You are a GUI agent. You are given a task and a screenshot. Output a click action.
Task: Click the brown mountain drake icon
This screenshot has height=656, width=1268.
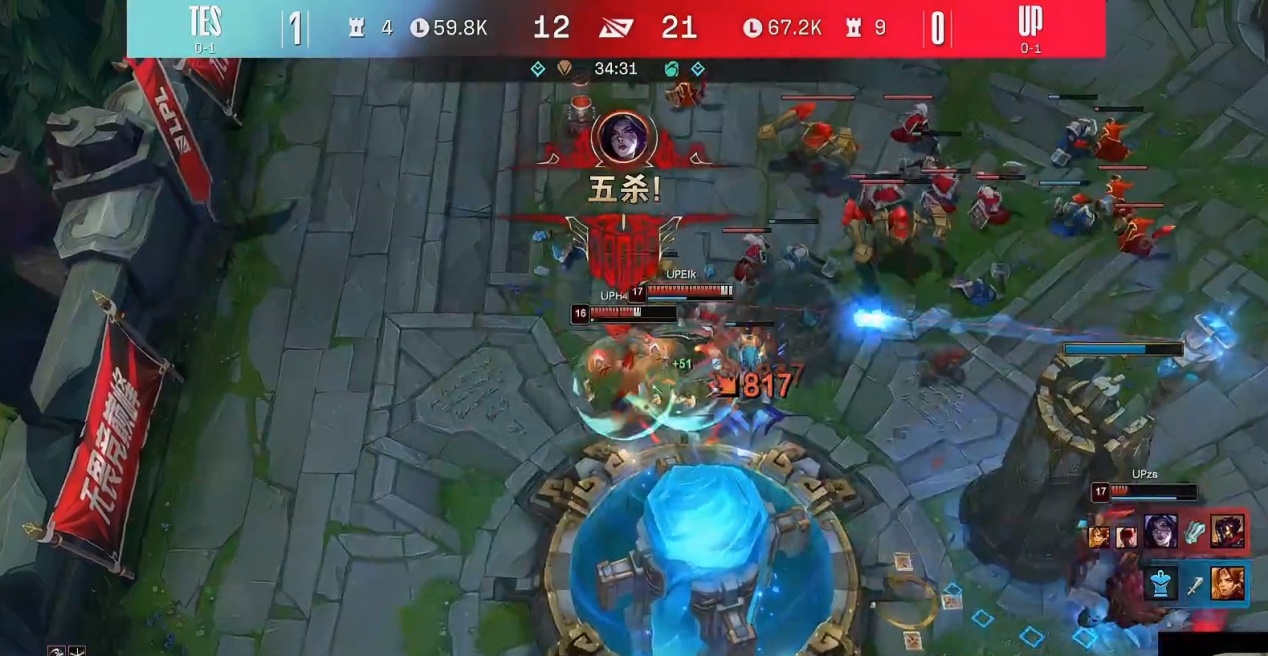[565, 69]
